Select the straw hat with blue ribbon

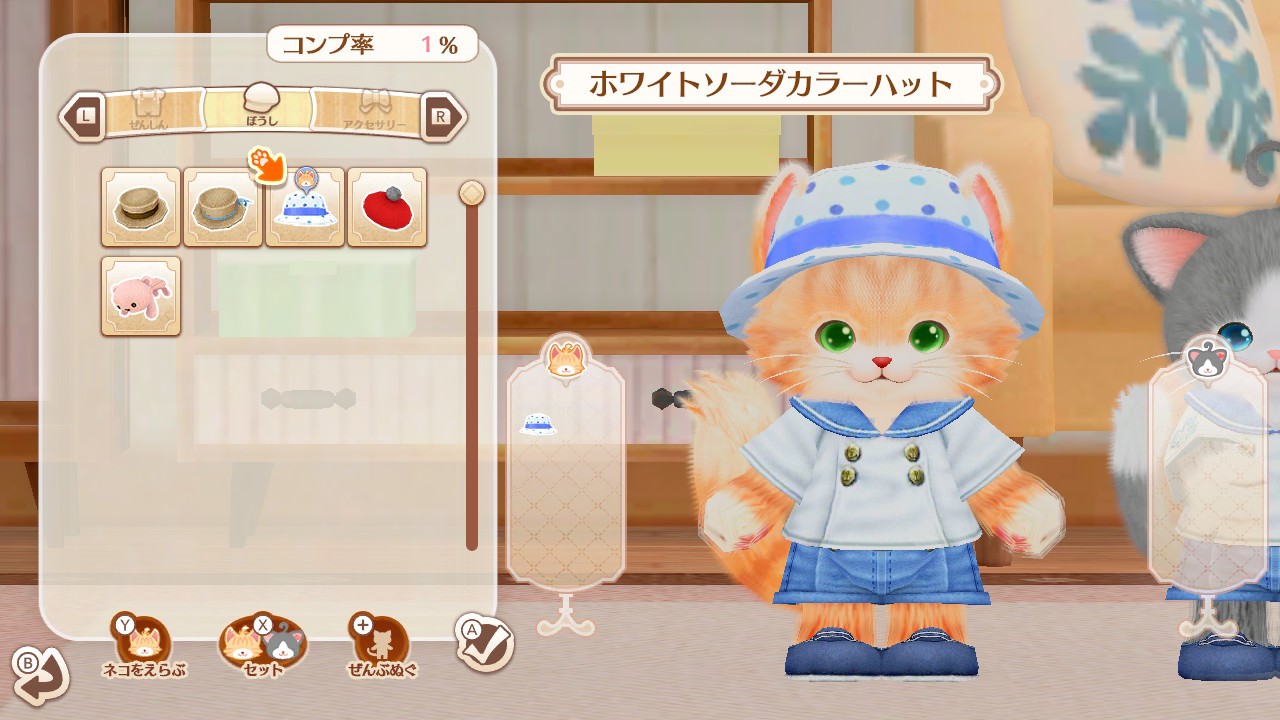coord(222,207)
